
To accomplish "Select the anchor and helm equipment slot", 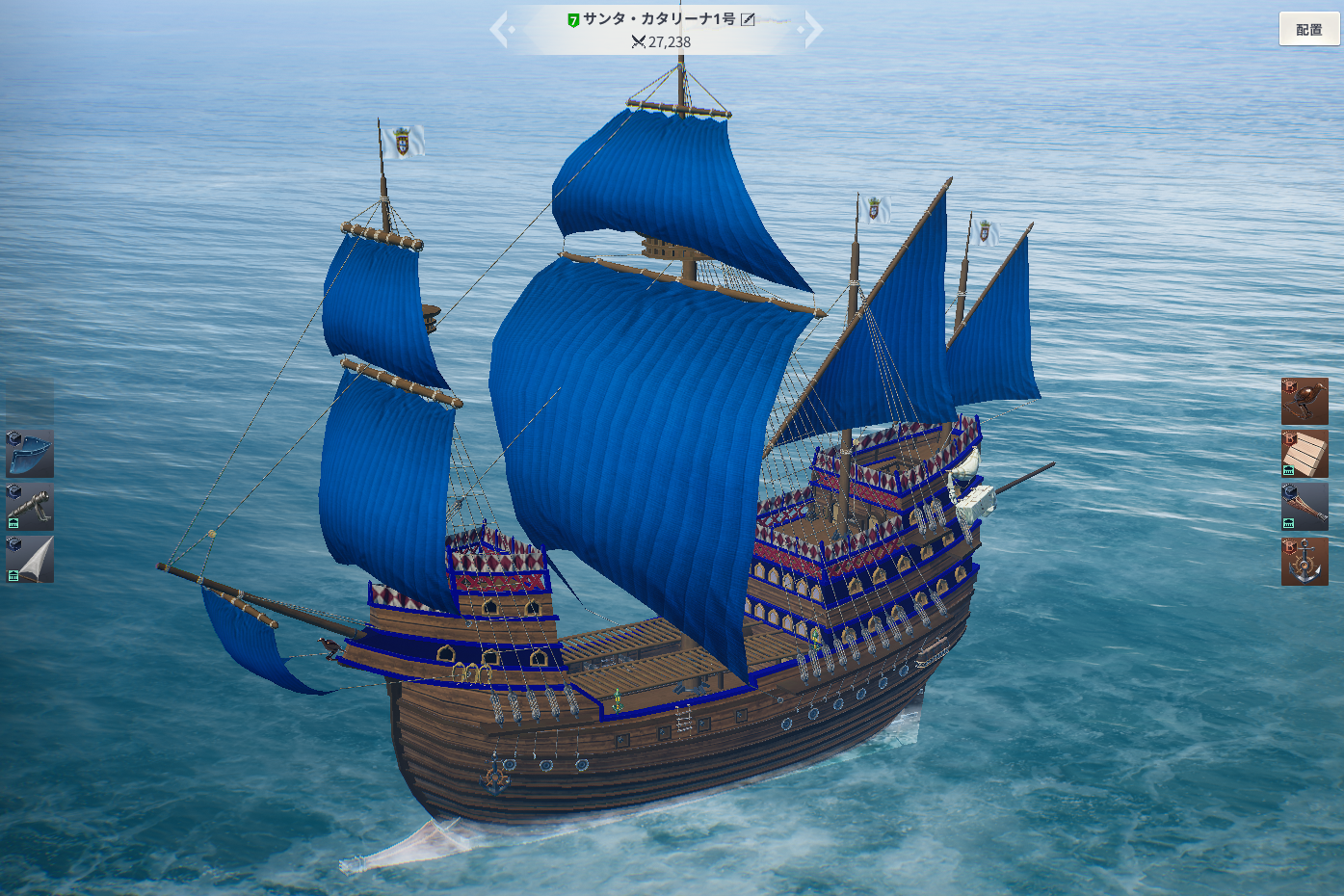I will [1304, 561].
